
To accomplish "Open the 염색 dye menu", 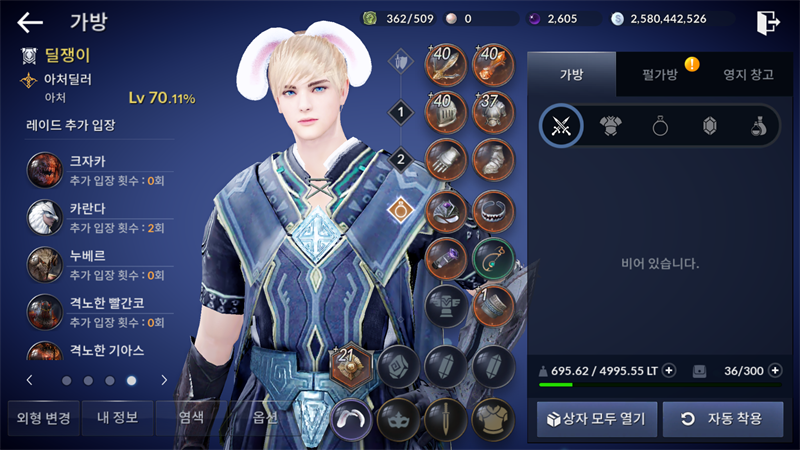I will tap(190, 417).
